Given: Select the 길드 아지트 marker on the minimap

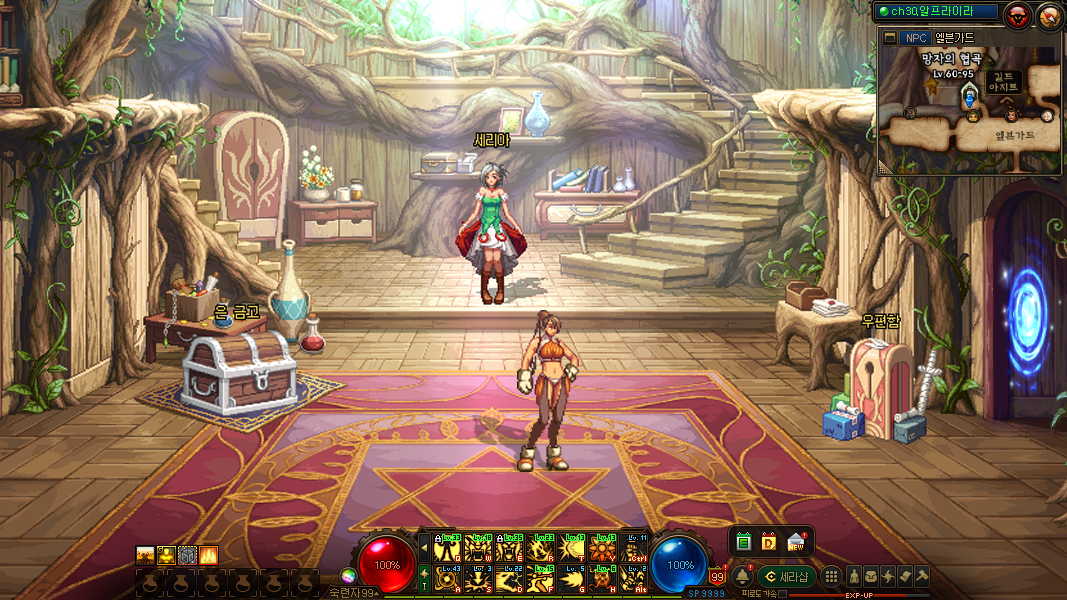Looking at the screenshot, I should 1003,81.
